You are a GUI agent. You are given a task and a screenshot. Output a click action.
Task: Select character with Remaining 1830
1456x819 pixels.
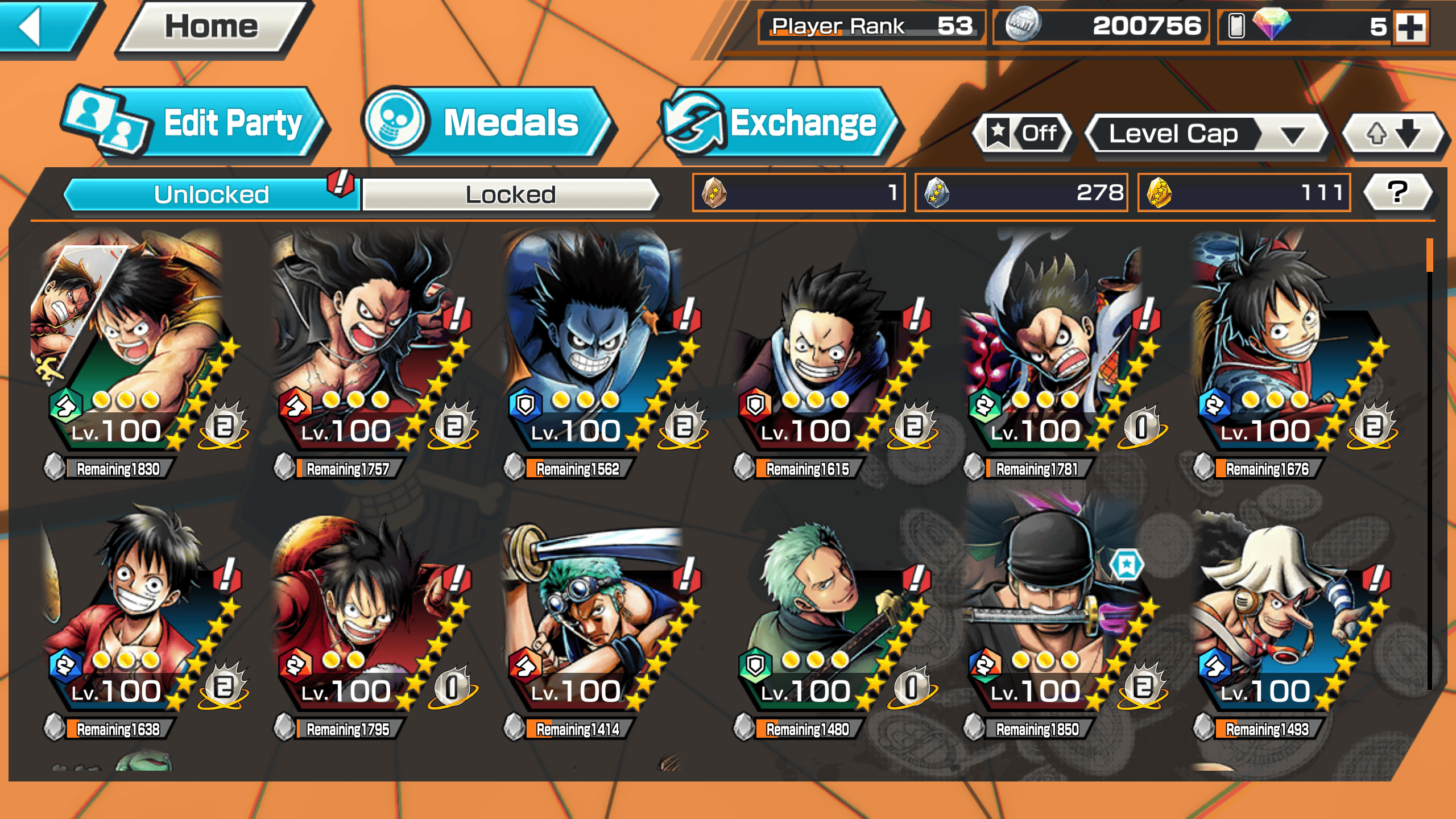(136, 353)
